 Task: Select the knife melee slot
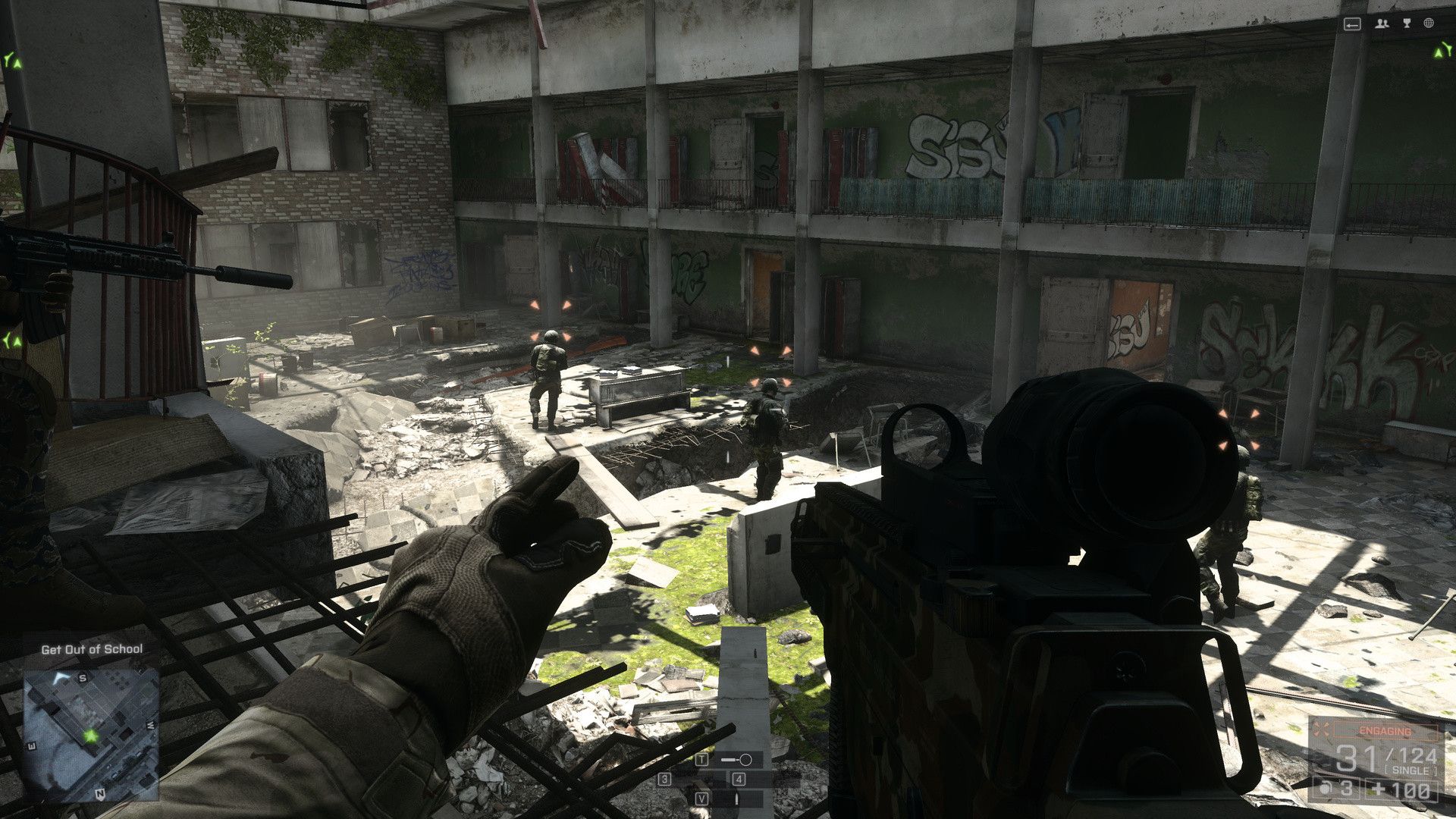736,799
